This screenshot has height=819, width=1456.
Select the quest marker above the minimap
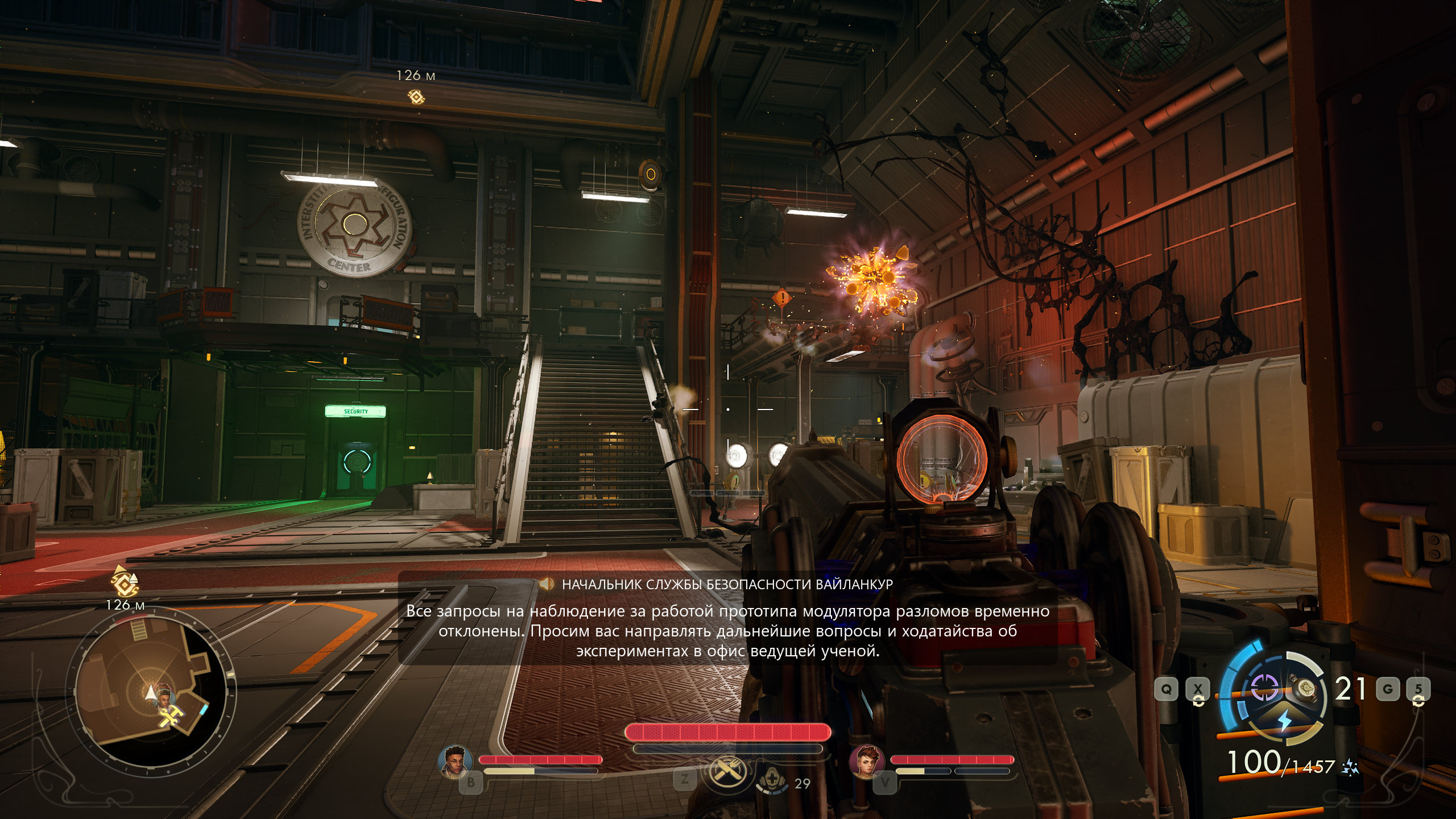(125, 582)
